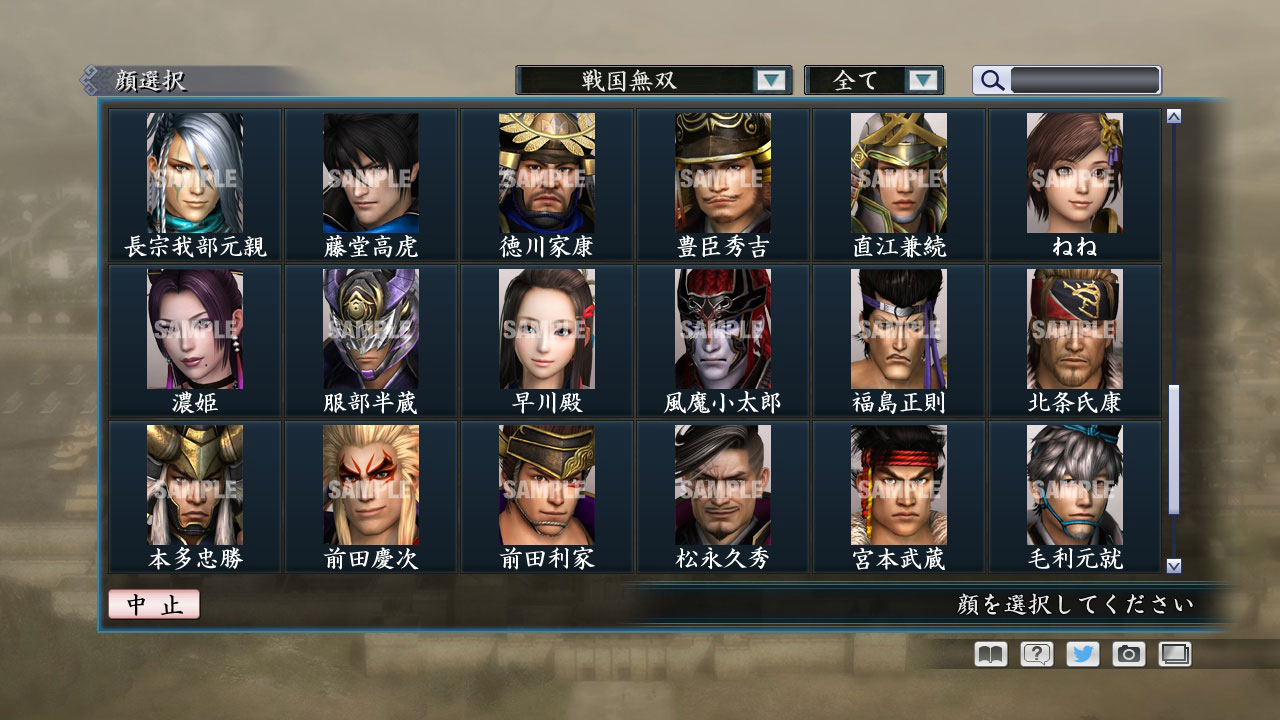Click the display mode icon at bottom right
Image resolution: width=1280 pixels, height=720 pixels.
(x=1172, y=654)
